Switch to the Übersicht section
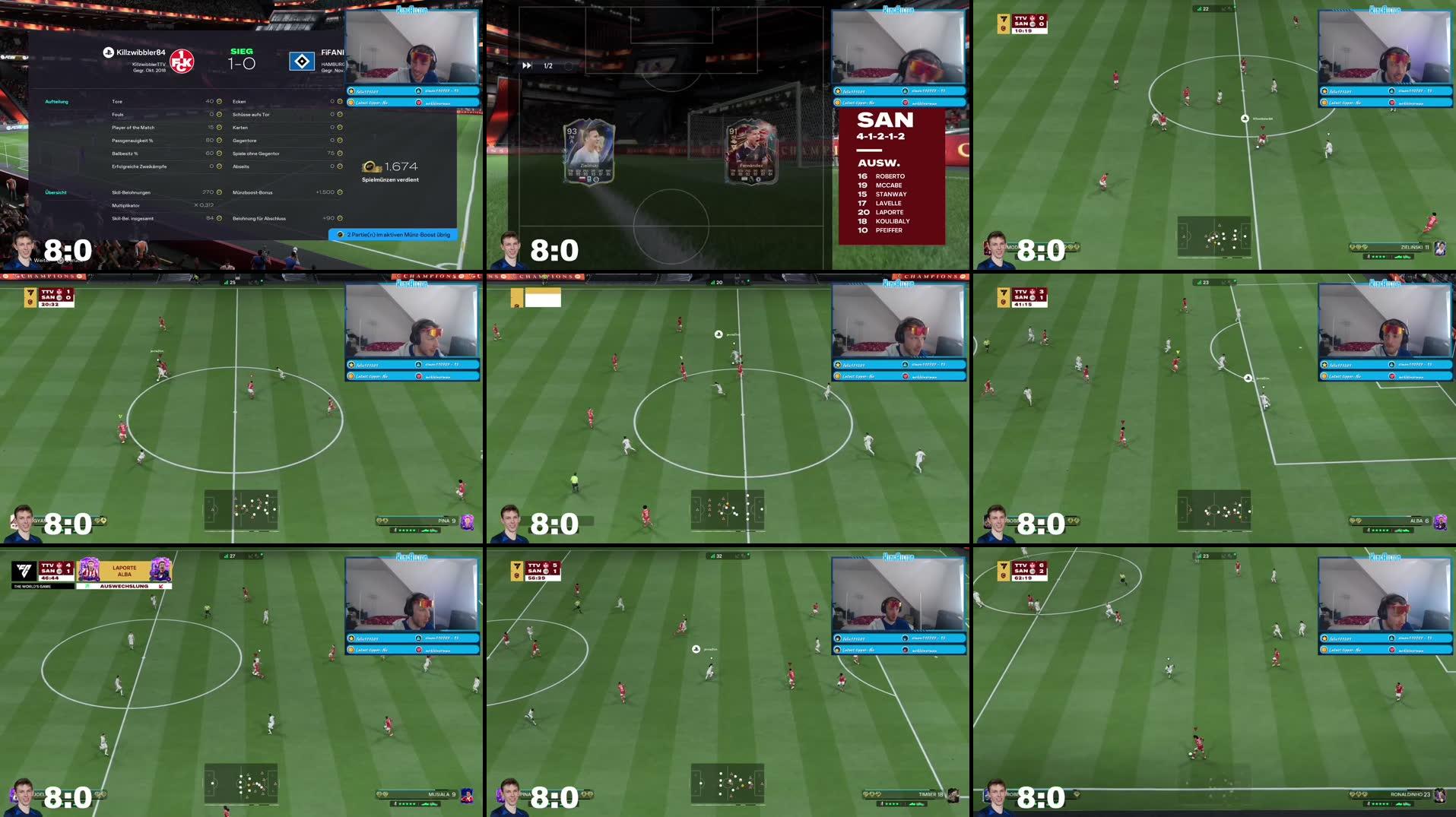Screen dimensions: 1456x817 [56, 192]
